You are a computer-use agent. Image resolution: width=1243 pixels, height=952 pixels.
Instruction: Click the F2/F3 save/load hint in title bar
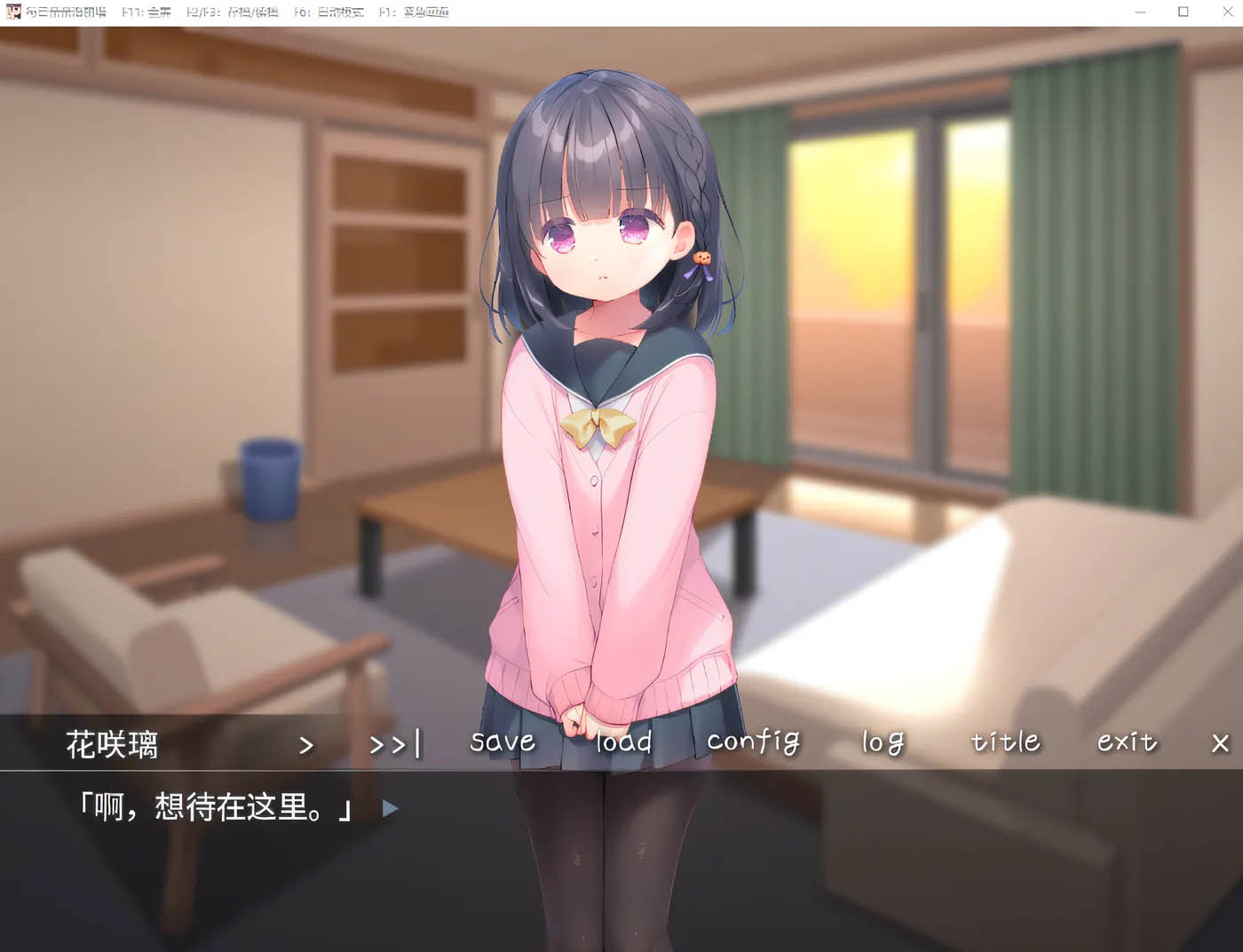pyautogui.click(x=233, y=12)
